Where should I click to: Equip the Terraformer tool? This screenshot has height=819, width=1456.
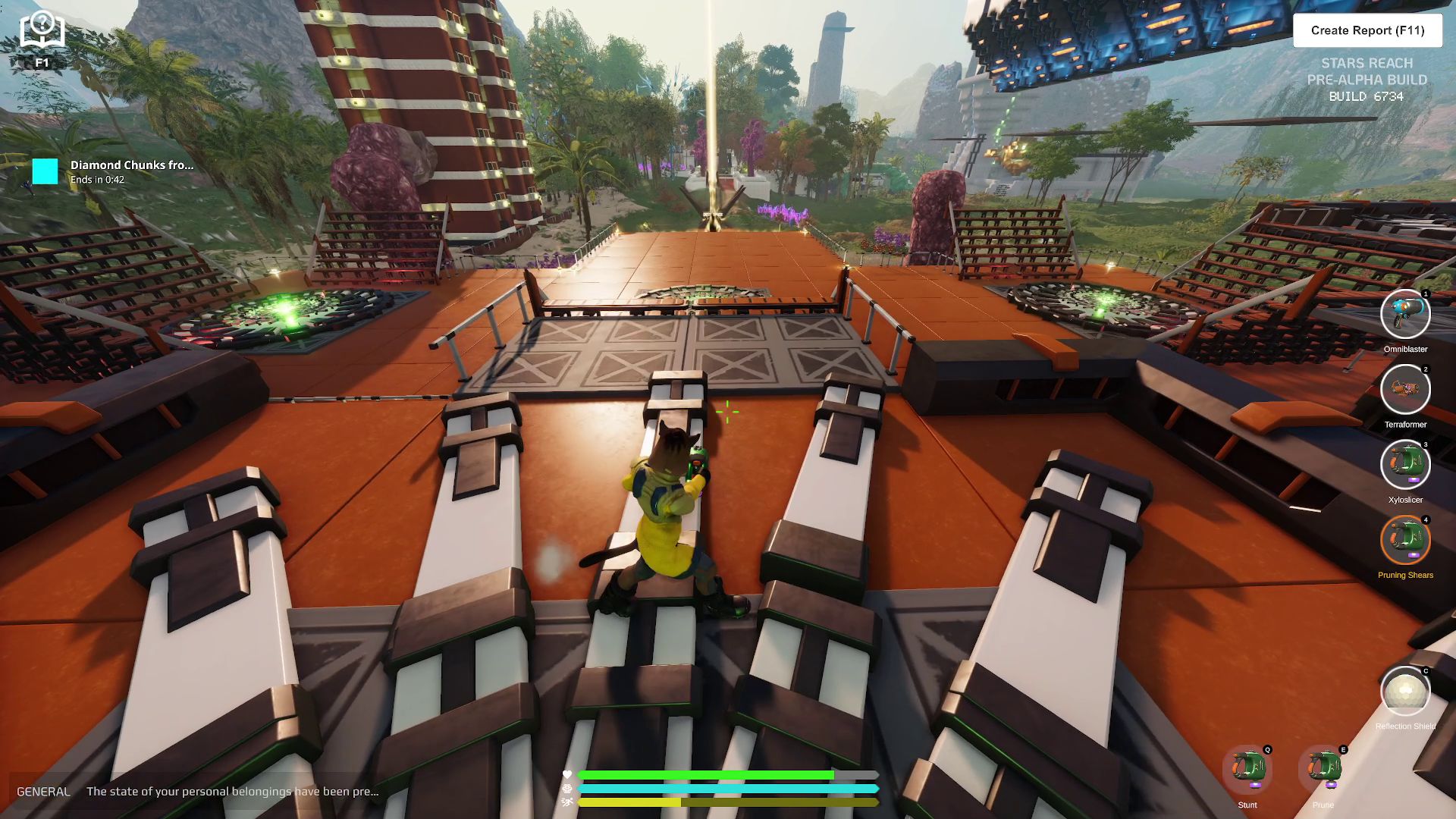click(x=1405, y=390)
